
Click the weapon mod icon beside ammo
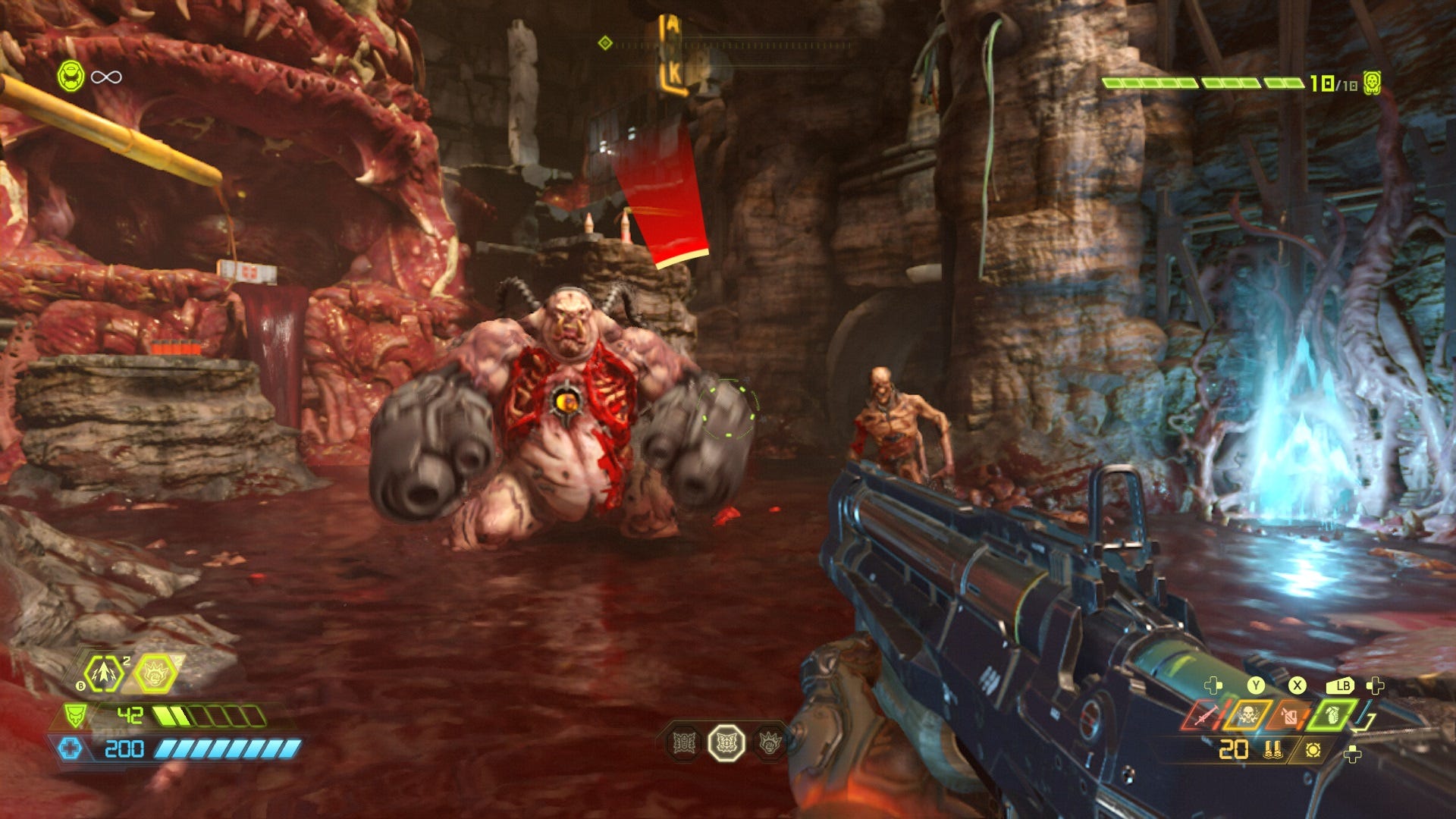point(1313,750)
